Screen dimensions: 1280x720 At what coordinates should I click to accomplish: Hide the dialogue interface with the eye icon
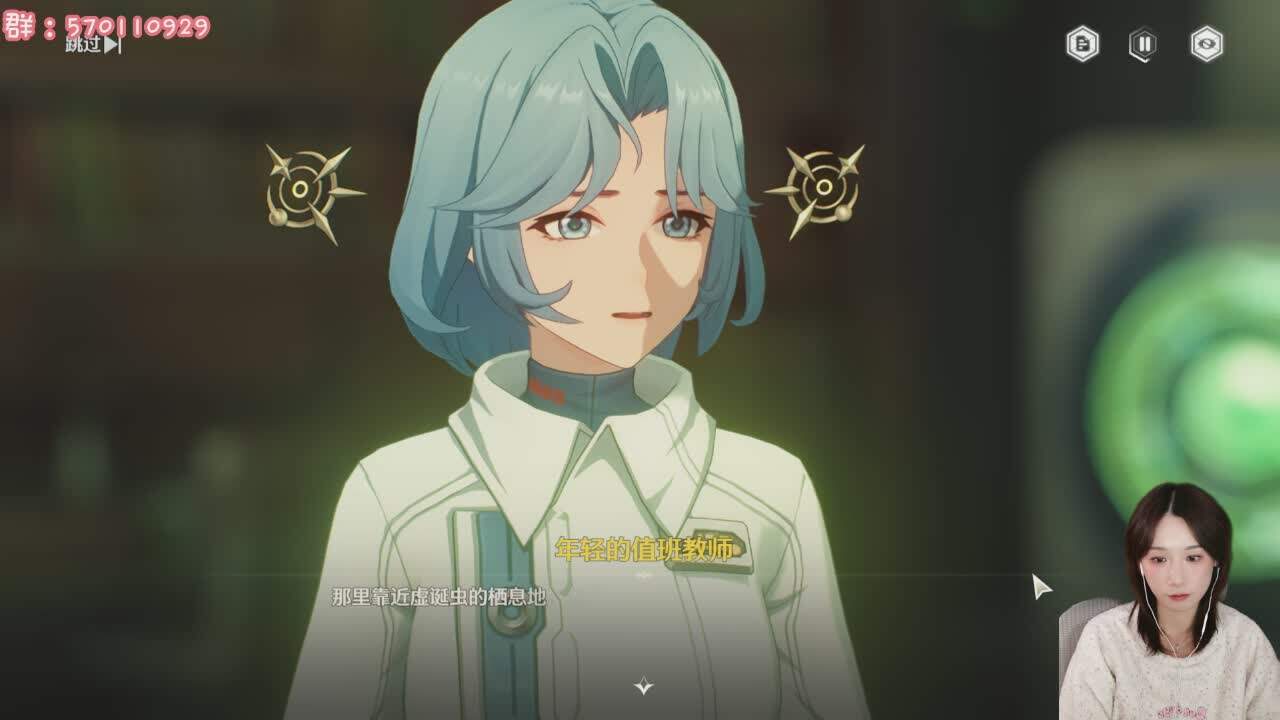point(1206,44)
